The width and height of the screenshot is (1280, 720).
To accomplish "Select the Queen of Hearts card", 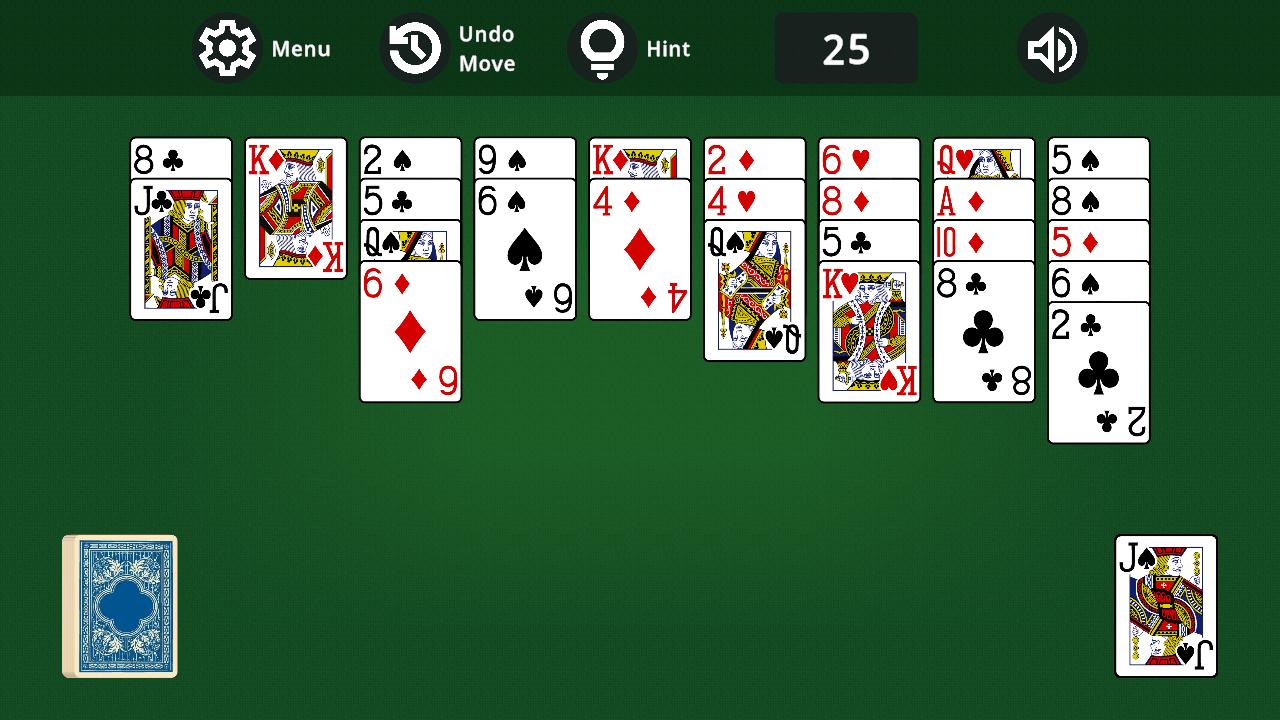I will (x=983, y=157).
